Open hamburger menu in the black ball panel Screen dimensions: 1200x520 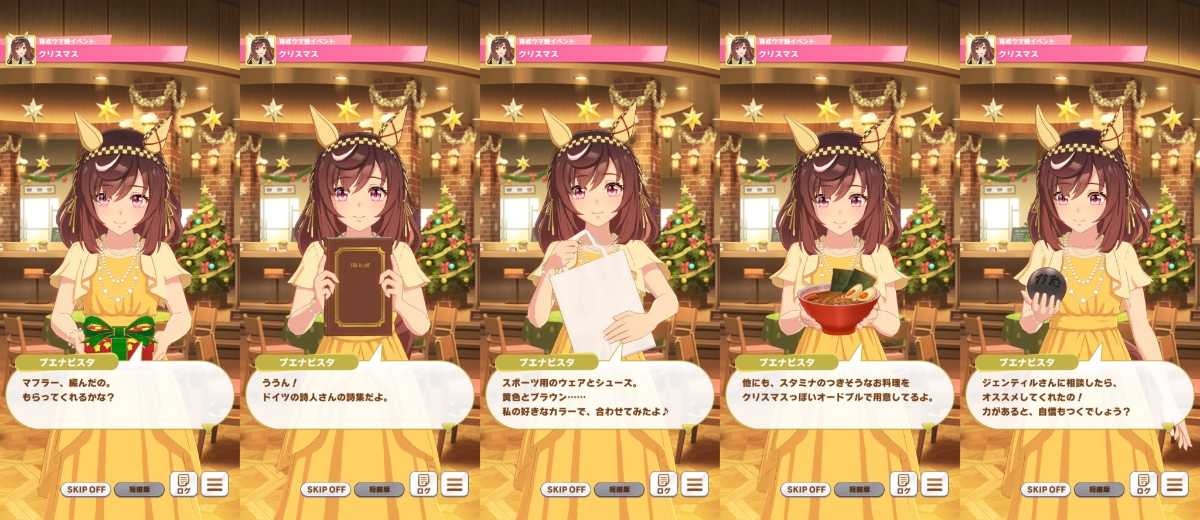pos(1174,485)
